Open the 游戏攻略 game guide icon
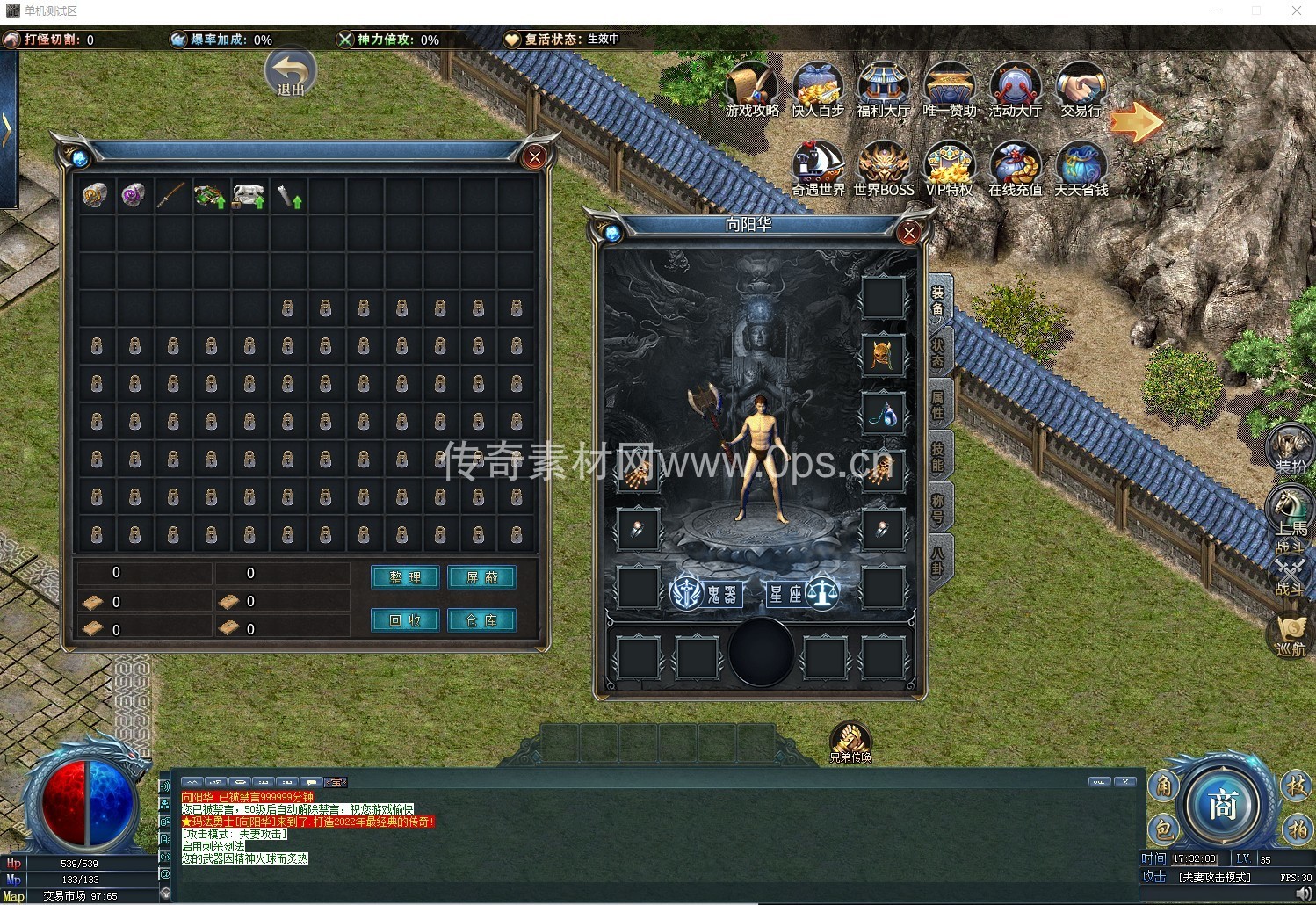Image resolution: width=1316 pixels, height=905 pixels. [752, 90]
